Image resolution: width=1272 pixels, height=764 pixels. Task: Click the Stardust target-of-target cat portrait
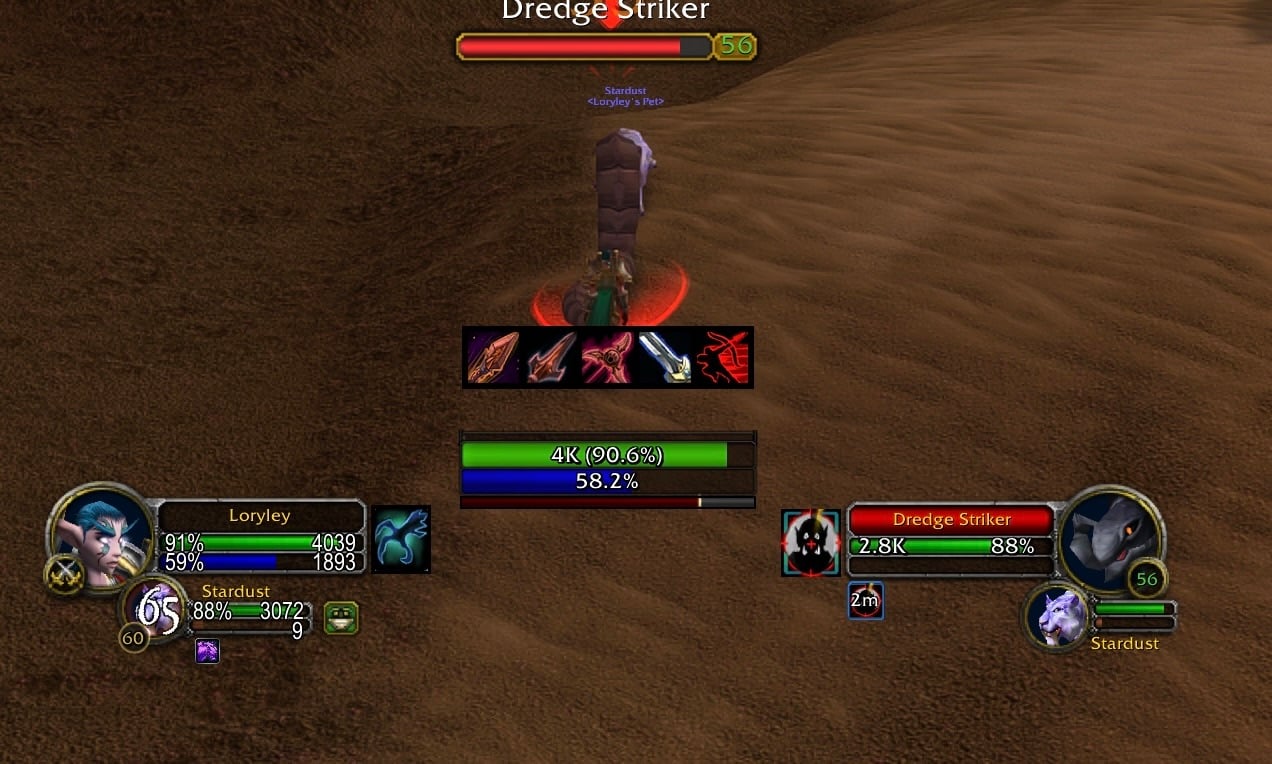(x=1058, y=617)
